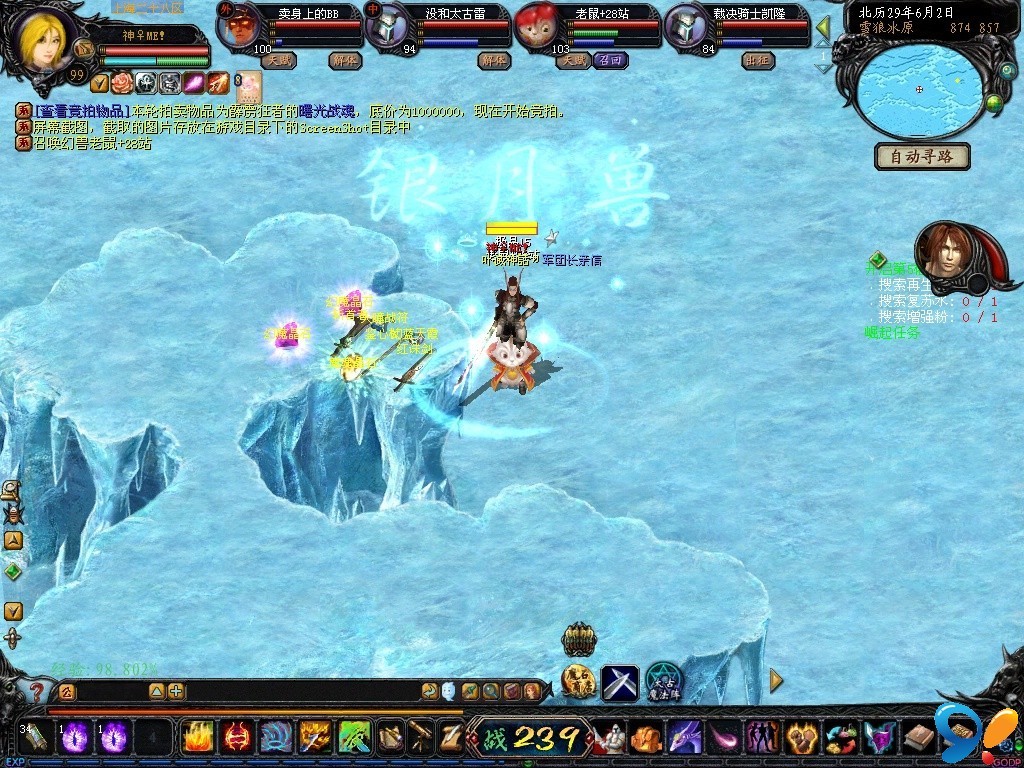Select the pink rose buff icon
This screenshot has width=1024, height=768.
coord(122,83)
